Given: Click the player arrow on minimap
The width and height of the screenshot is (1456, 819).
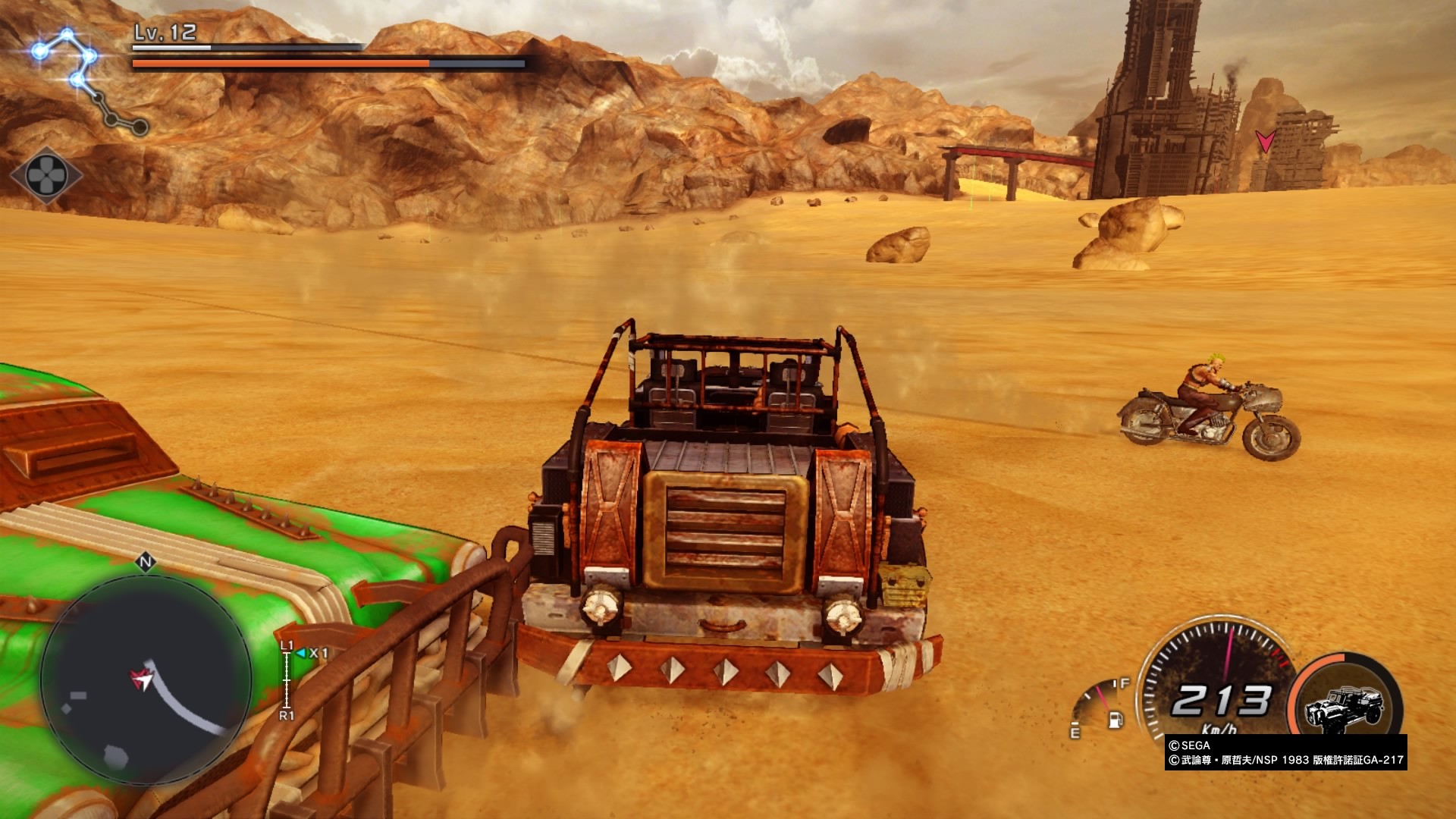Looking at the screenshot, I should click(141, 679).
